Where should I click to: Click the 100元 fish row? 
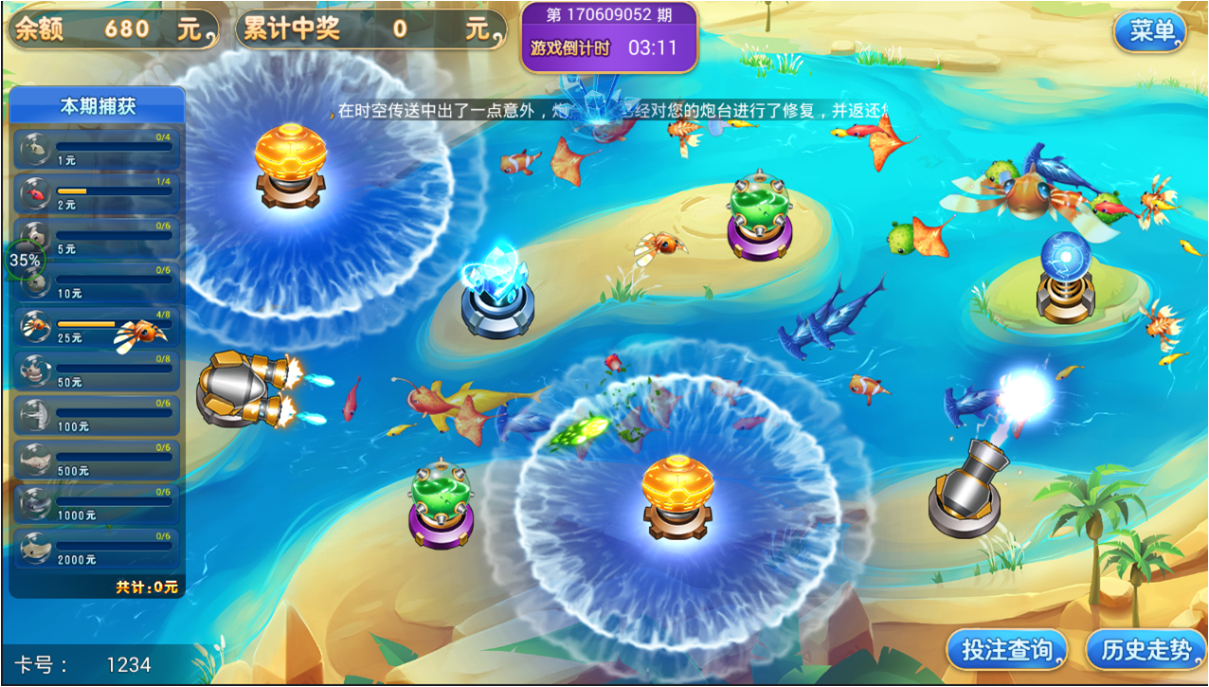coord(97,415)
